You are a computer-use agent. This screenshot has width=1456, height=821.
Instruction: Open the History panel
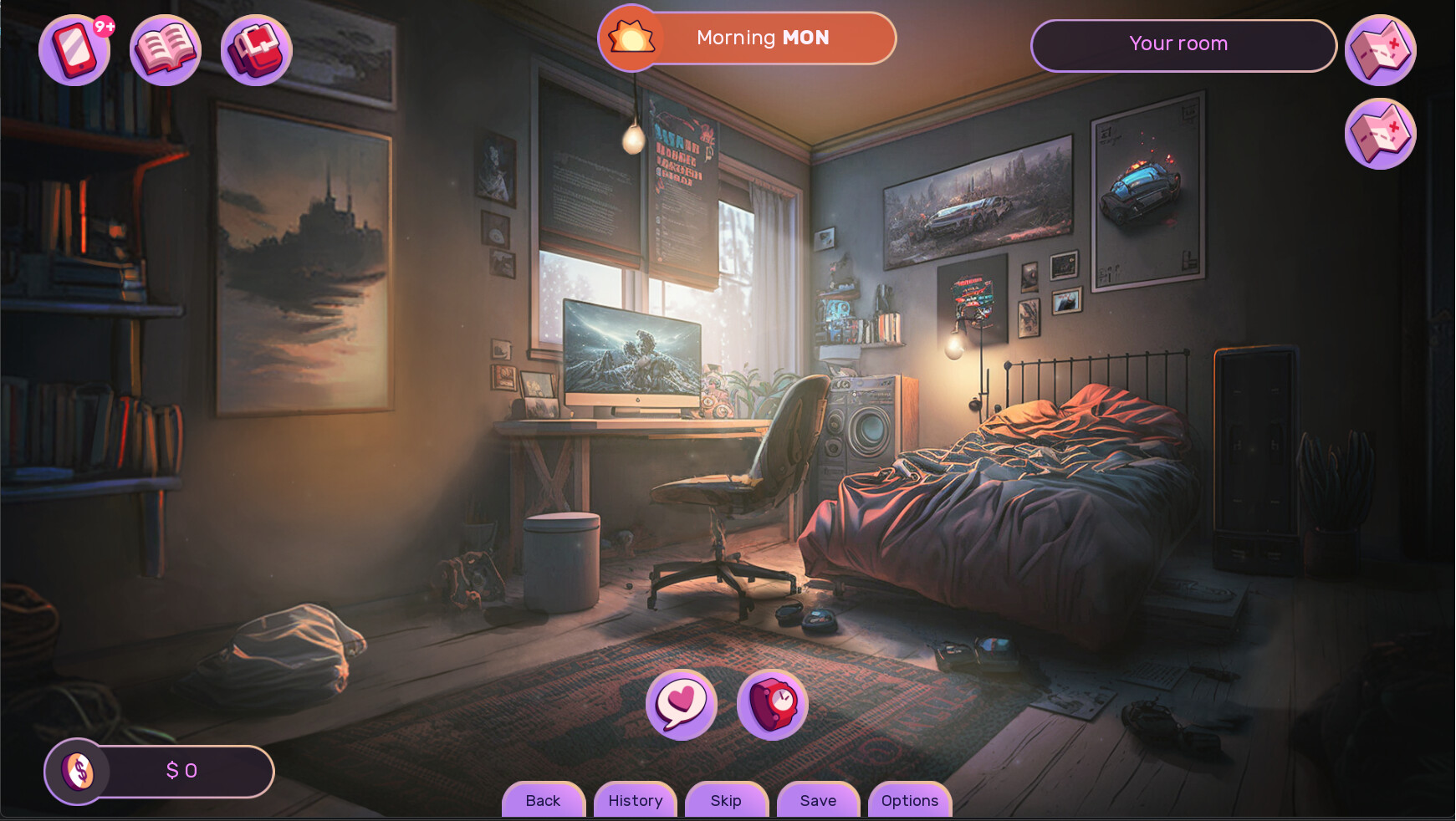click(x=635, y=800)
